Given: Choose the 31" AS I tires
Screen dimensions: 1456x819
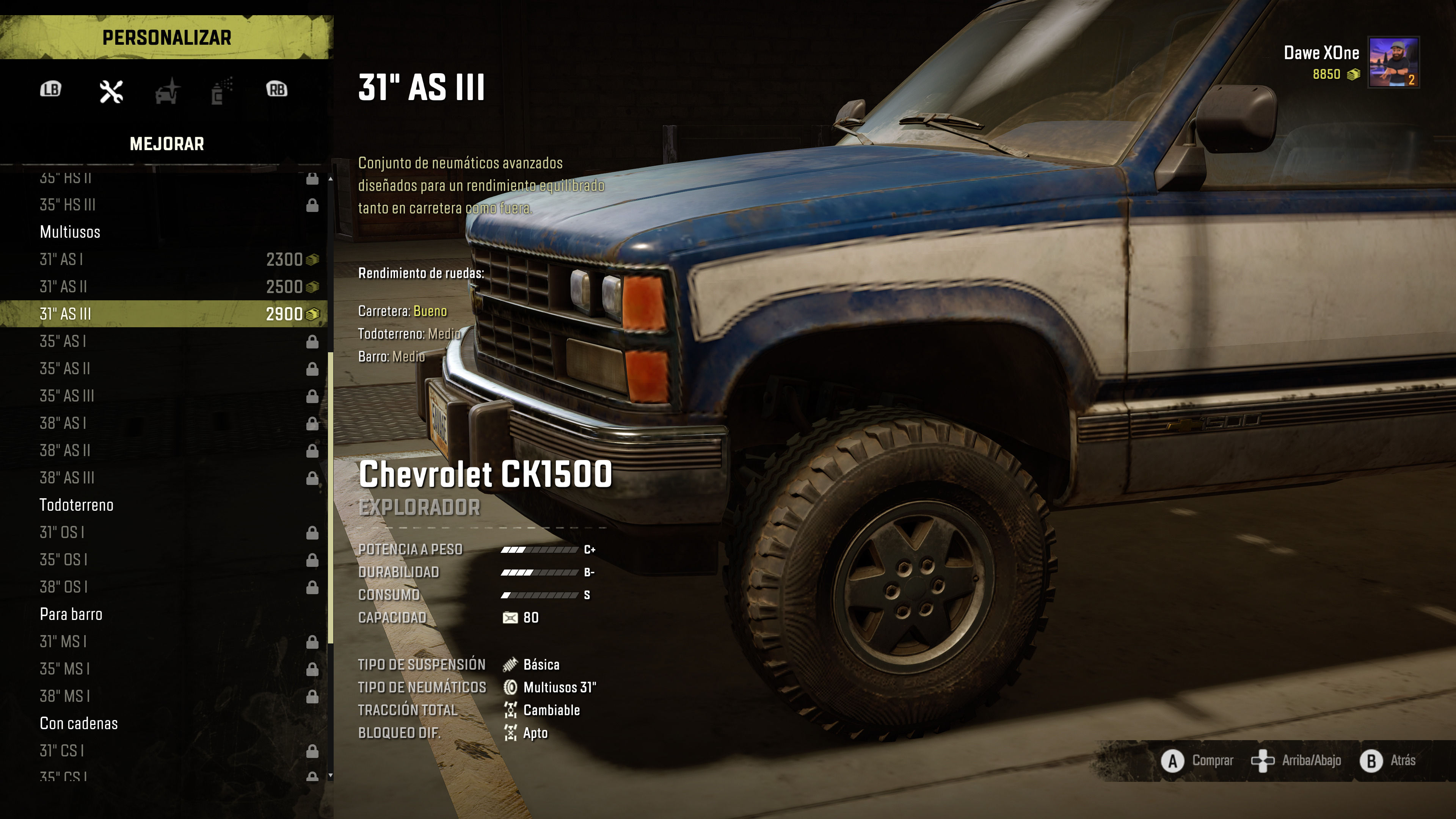Looking at the screenshot, I should 164,259.
